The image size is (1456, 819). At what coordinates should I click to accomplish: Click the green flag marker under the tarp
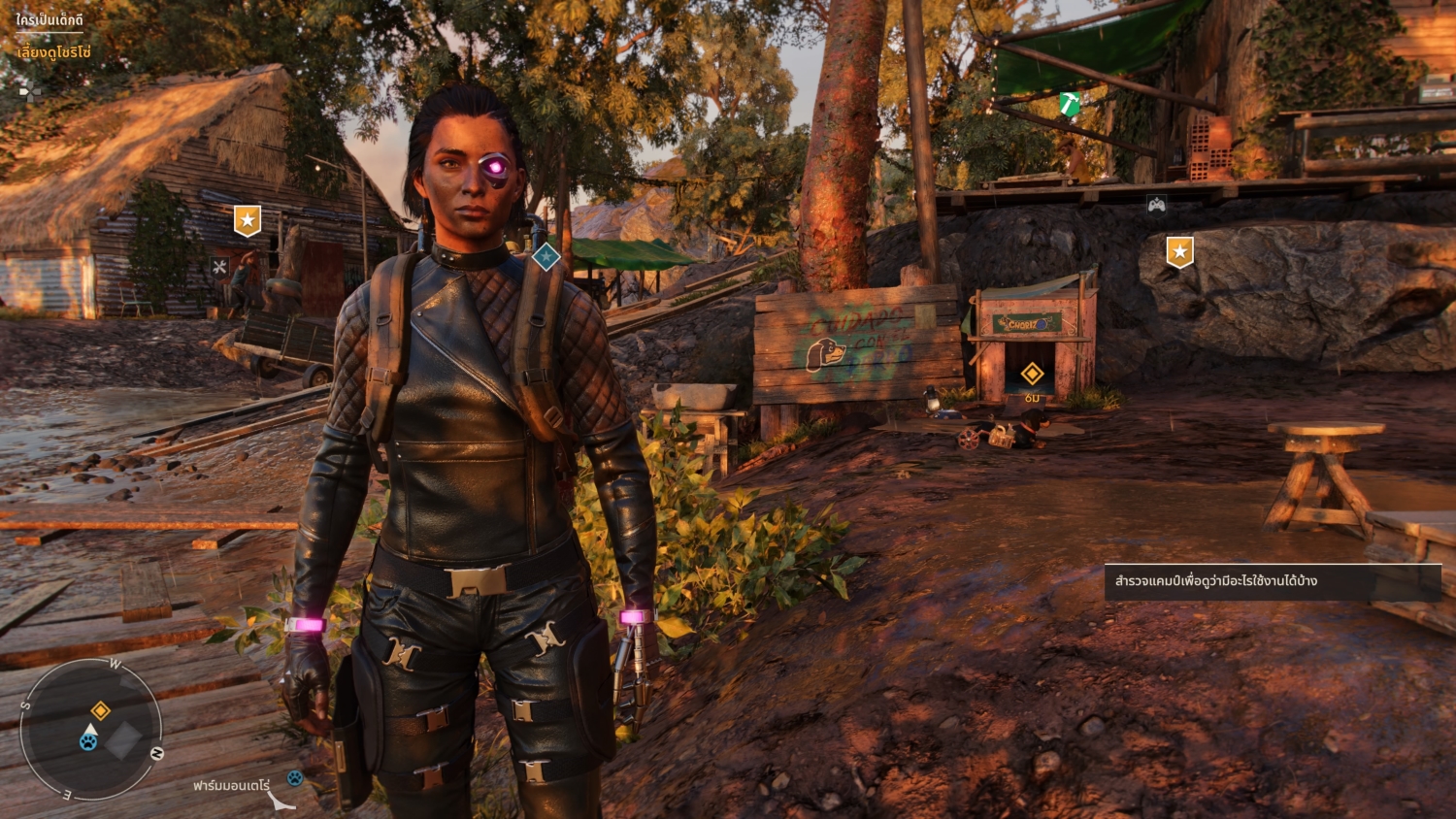pyautogui.click(x=1070, y=104)
